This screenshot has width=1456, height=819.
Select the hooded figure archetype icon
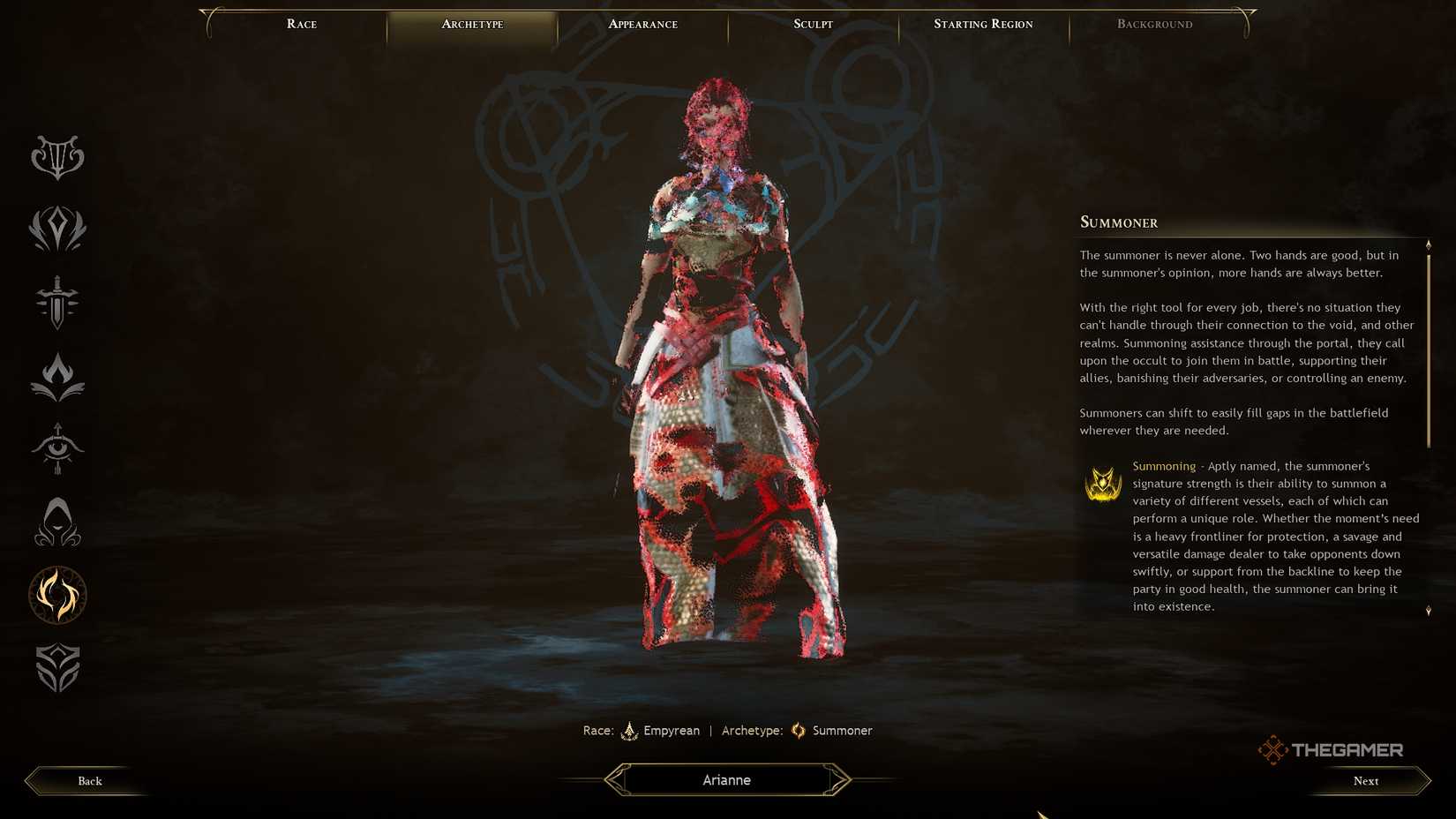(x=57, y=522)
